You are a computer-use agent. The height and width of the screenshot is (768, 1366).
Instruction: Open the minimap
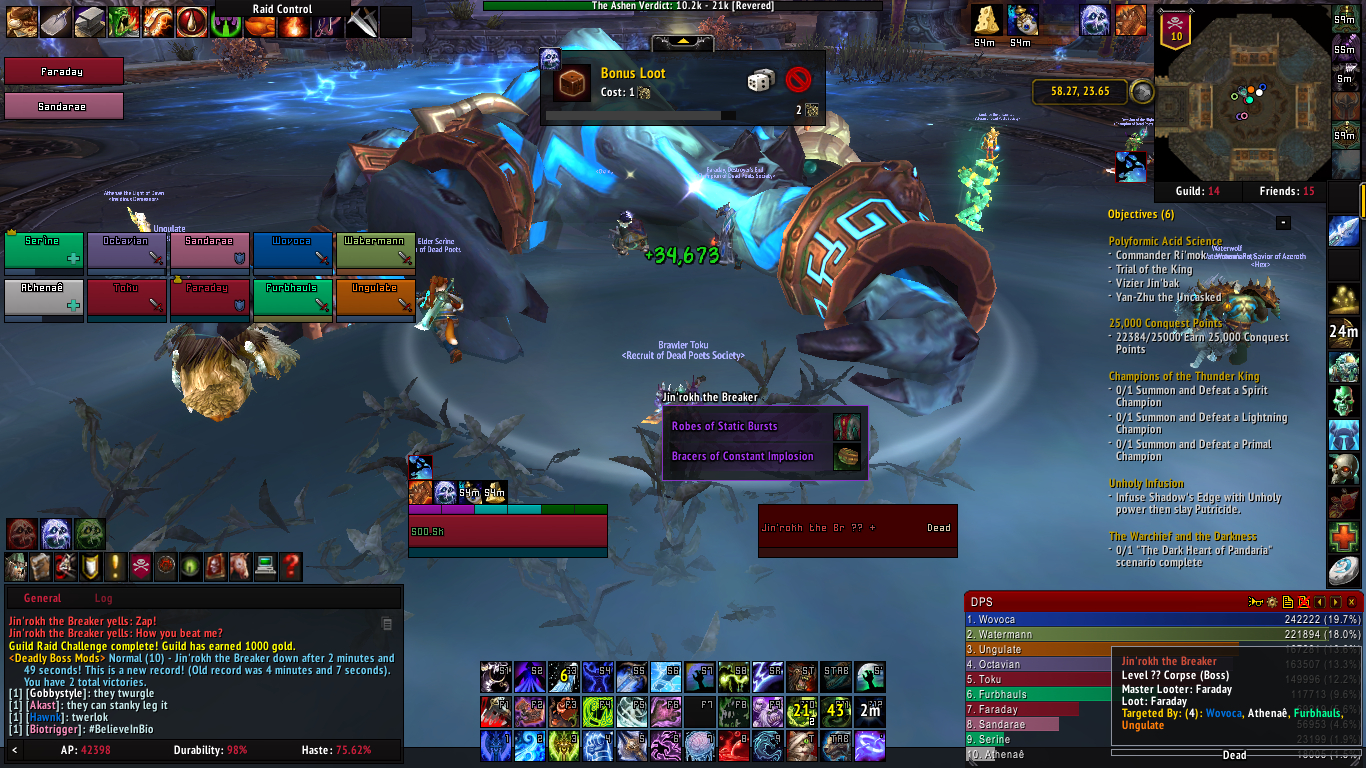1243,92
